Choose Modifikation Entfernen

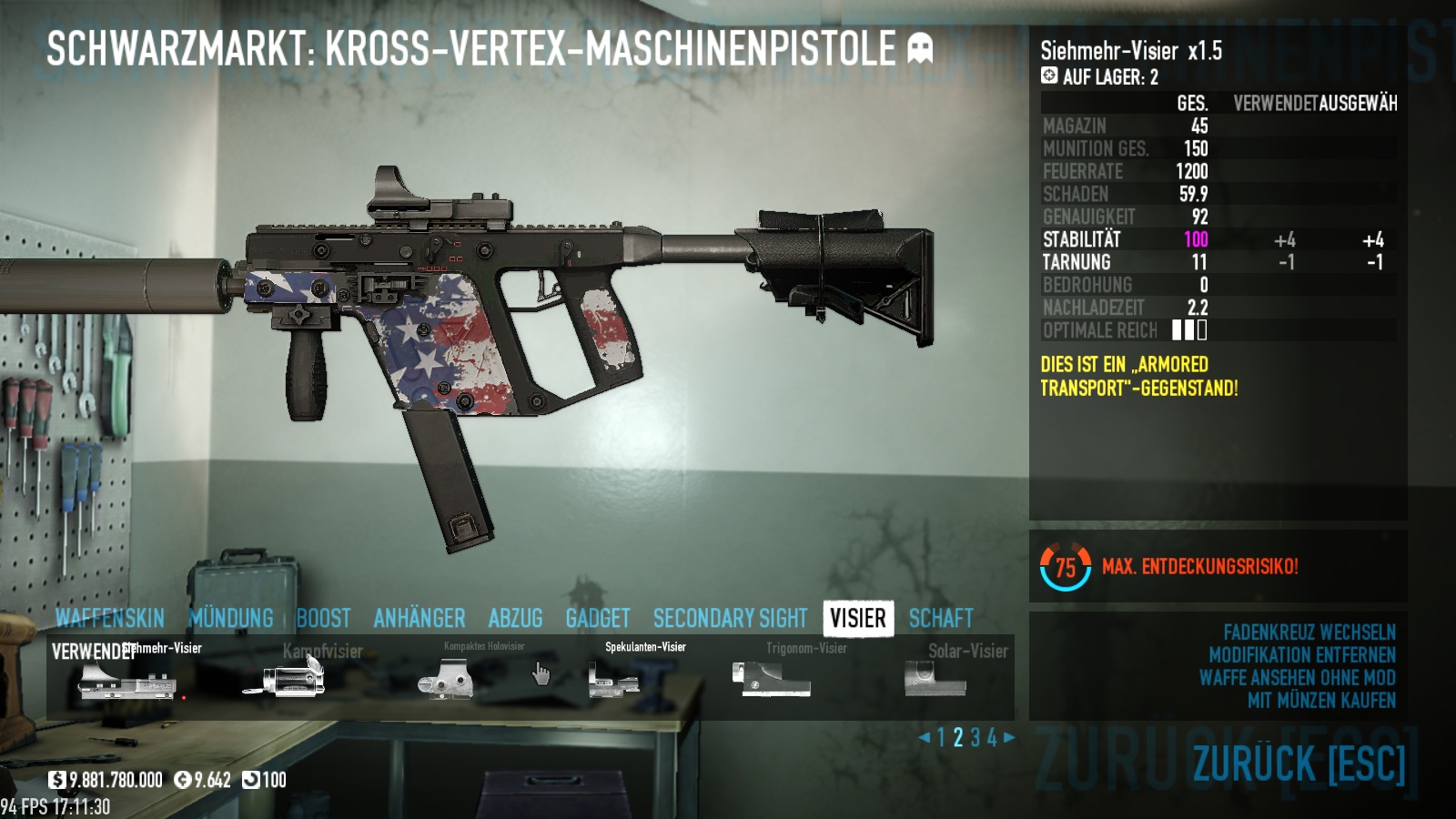[x=1301, y=655]
